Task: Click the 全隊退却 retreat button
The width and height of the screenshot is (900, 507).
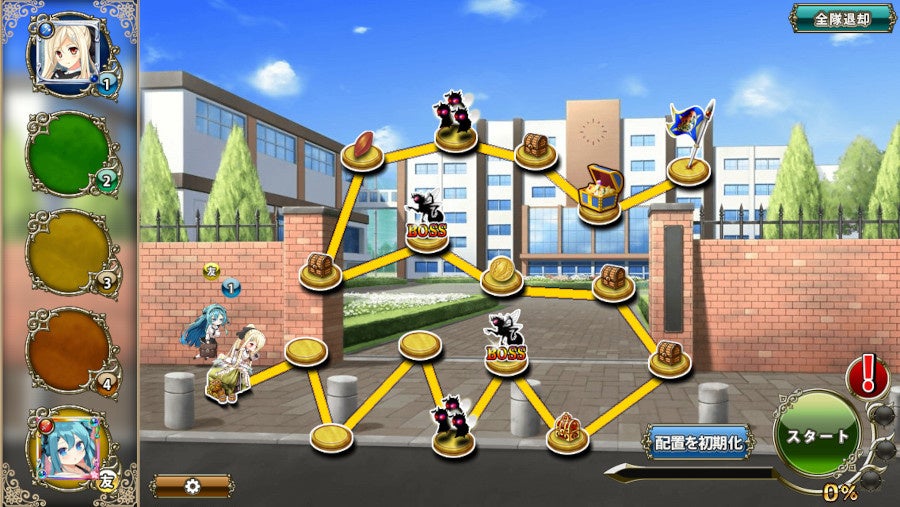Action: click(842, 18)
